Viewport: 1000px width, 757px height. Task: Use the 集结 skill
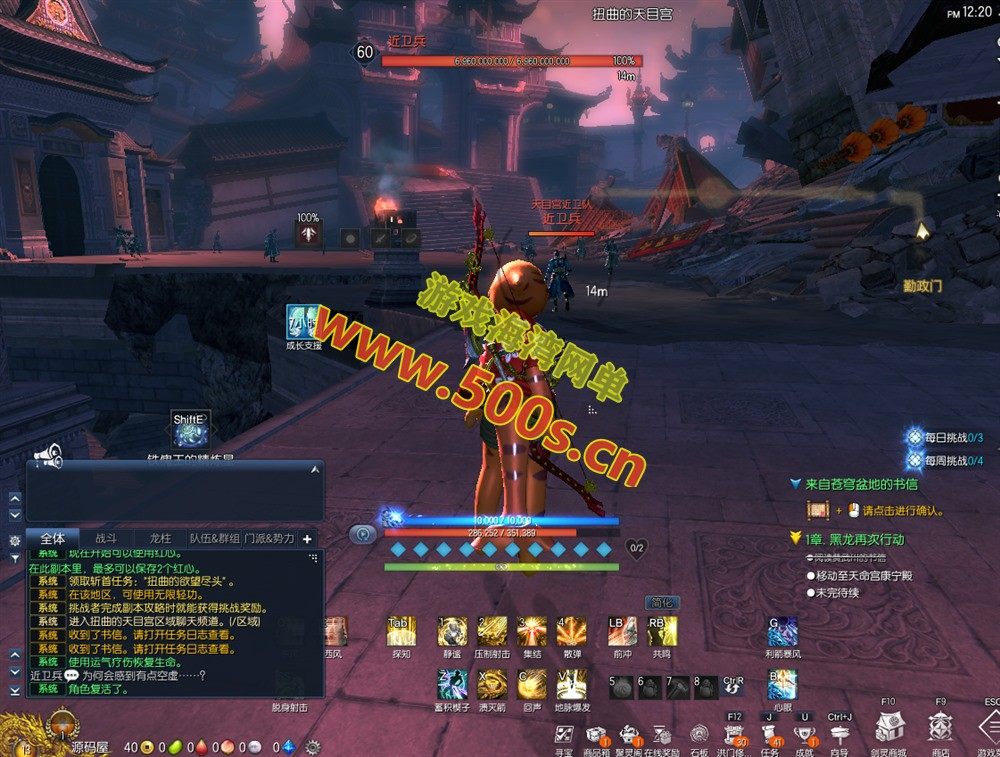(531, 632)
